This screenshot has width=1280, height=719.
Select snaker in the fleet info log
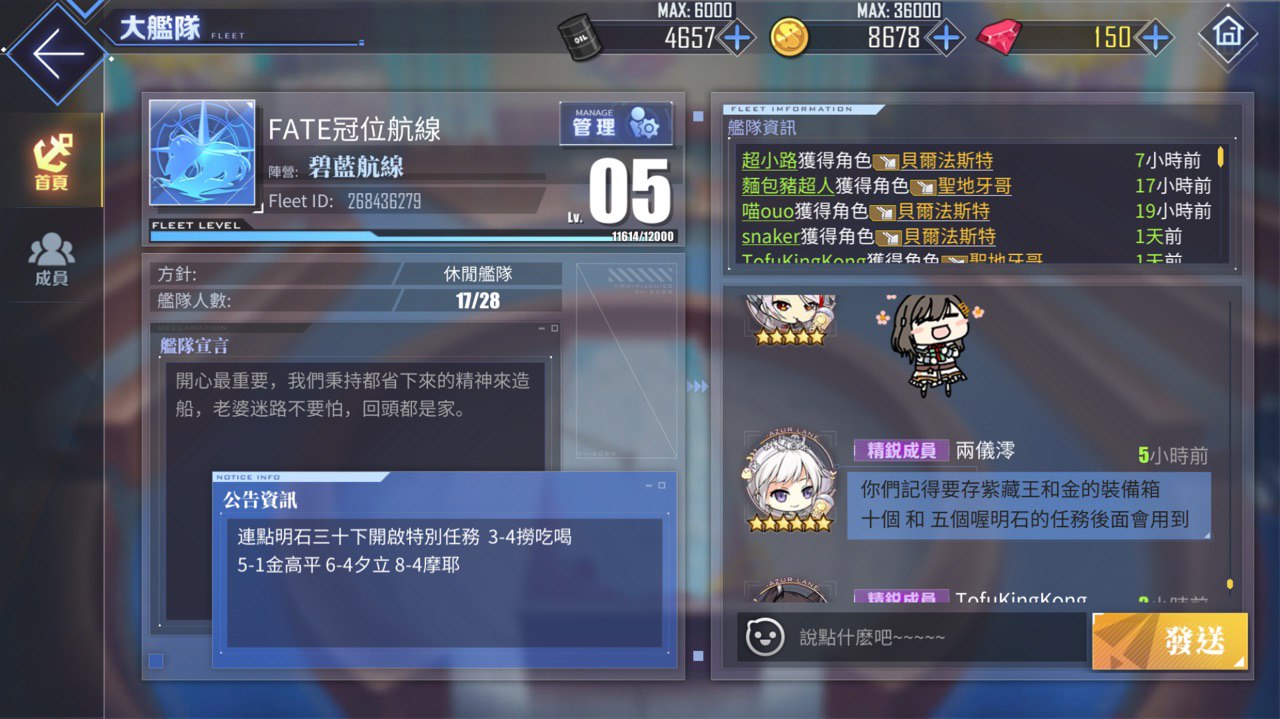pos(770,236)
